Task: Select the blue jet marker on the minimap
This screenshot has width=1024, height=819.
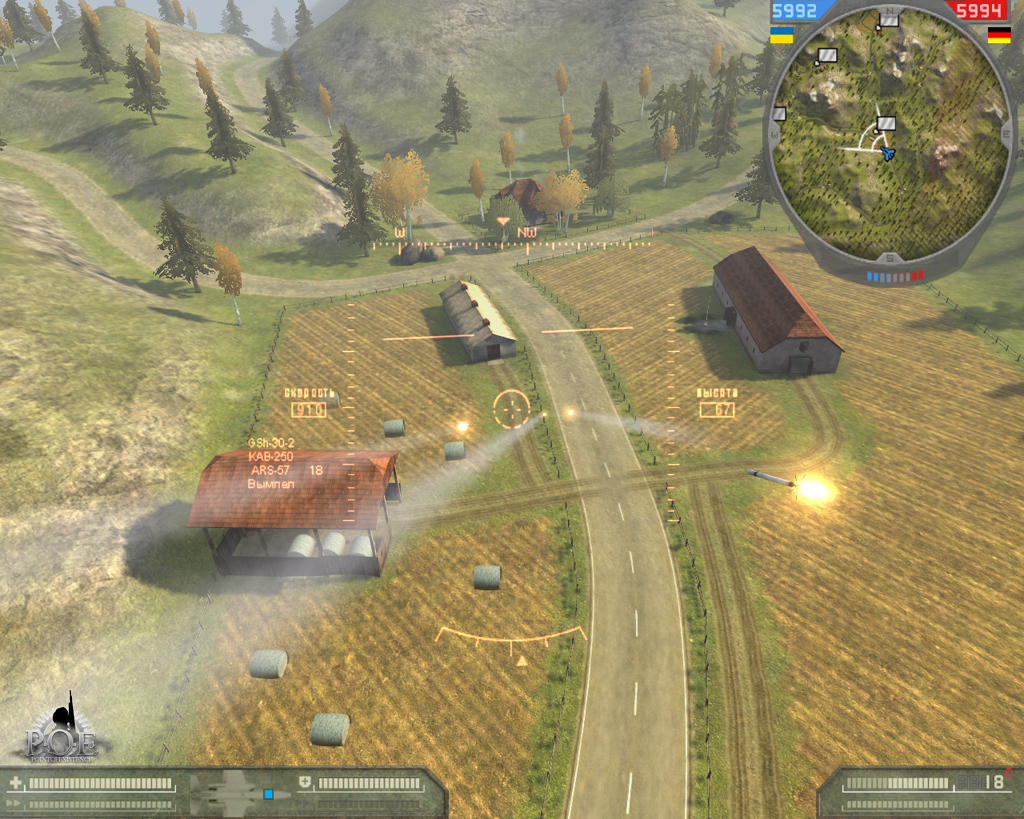Action: pyautogui.click(x=887, y=153)
